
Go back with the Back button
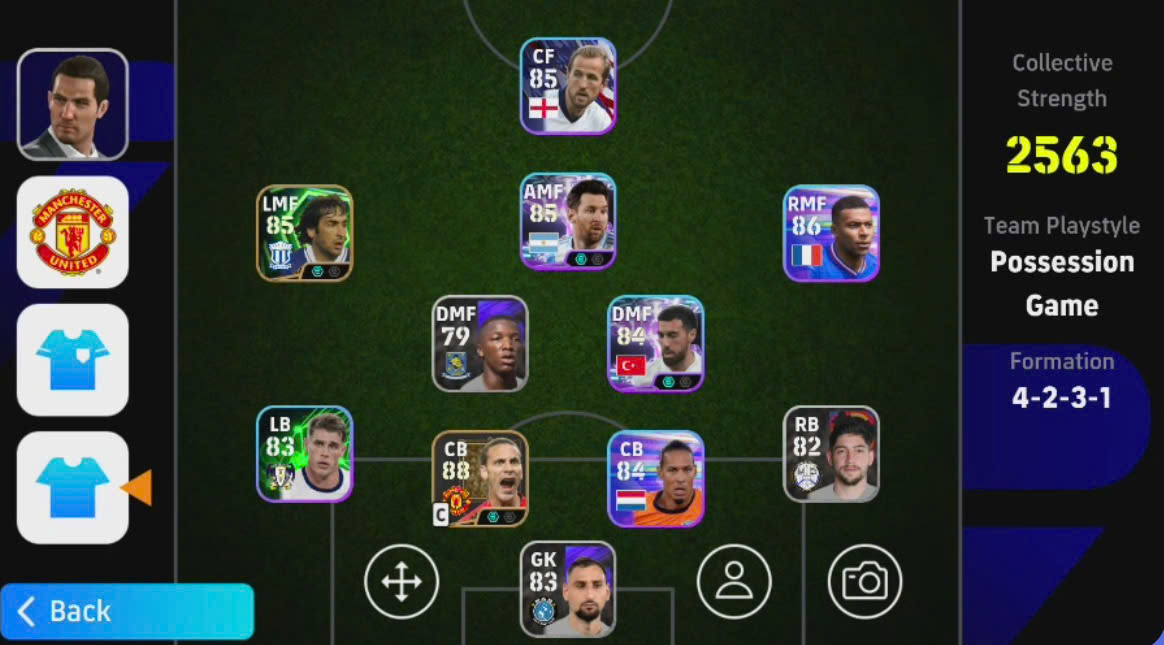pyautogui.click(x=127, y=611)
